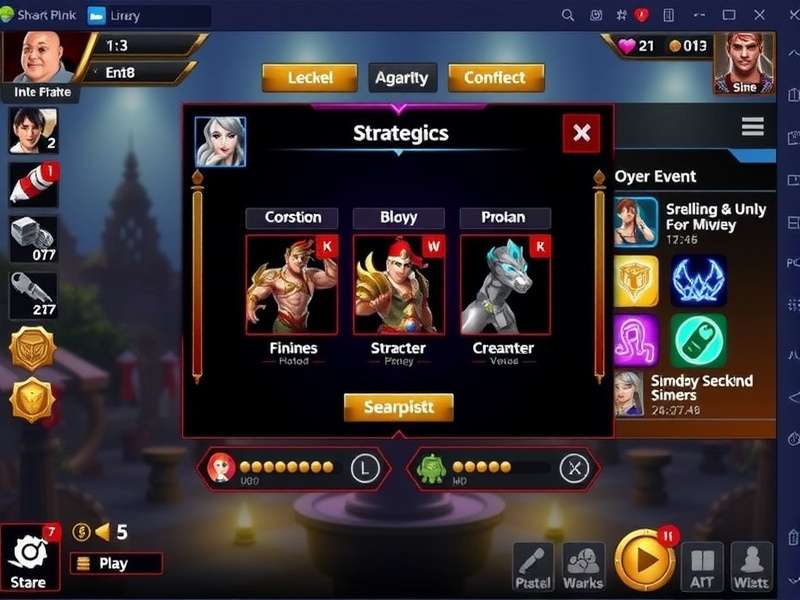Select the red rocket item slot
Image resolution: width=800 pixels, height=600 pixels.
[x=33, y=185]
